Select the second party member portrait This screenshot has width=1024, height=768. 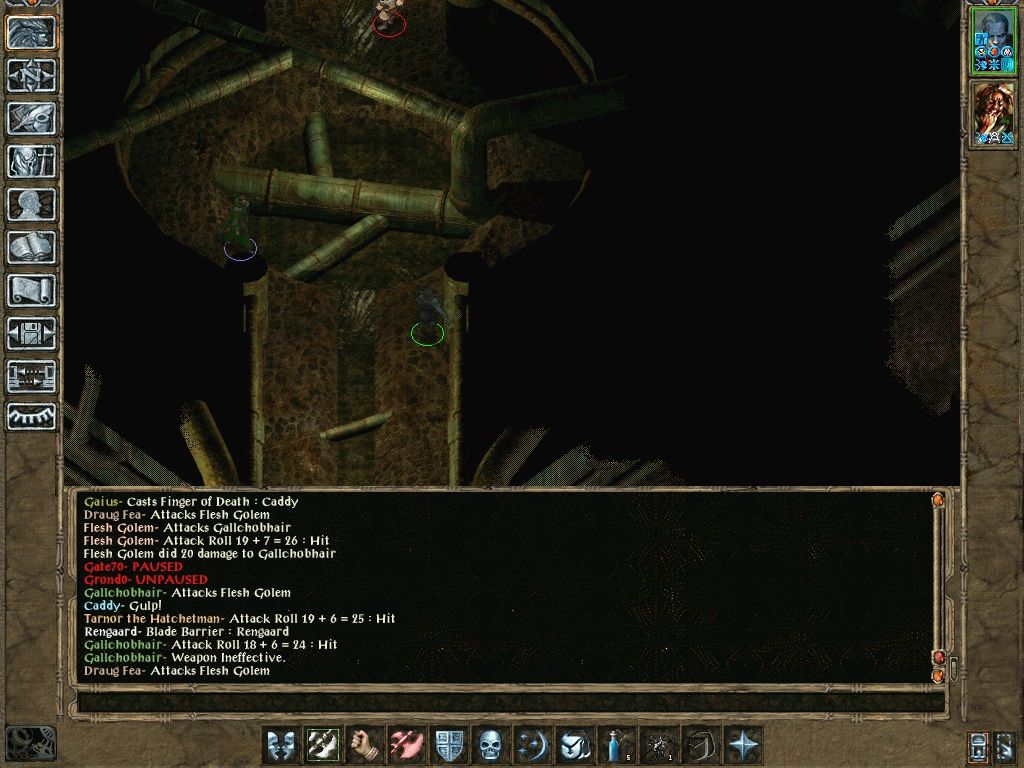[993, 113]
